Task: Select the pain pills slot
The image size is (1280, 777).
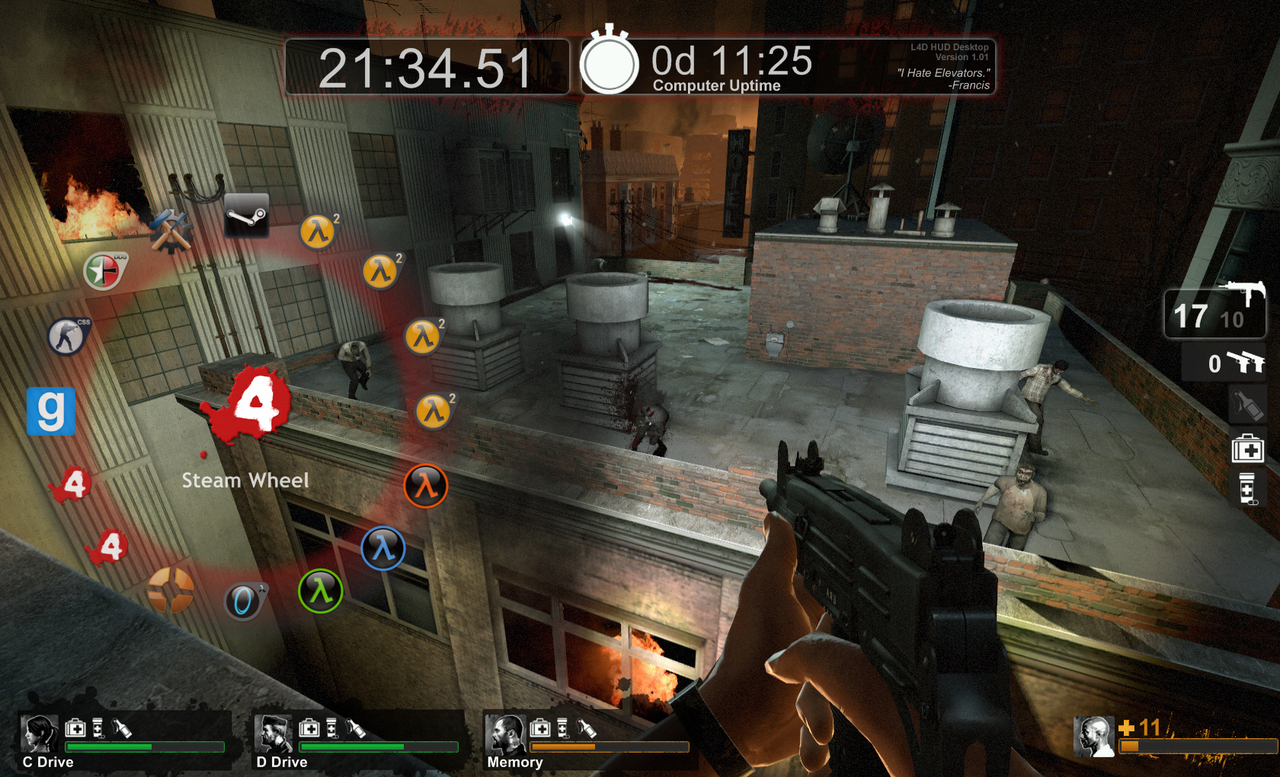Action: 1248,487
